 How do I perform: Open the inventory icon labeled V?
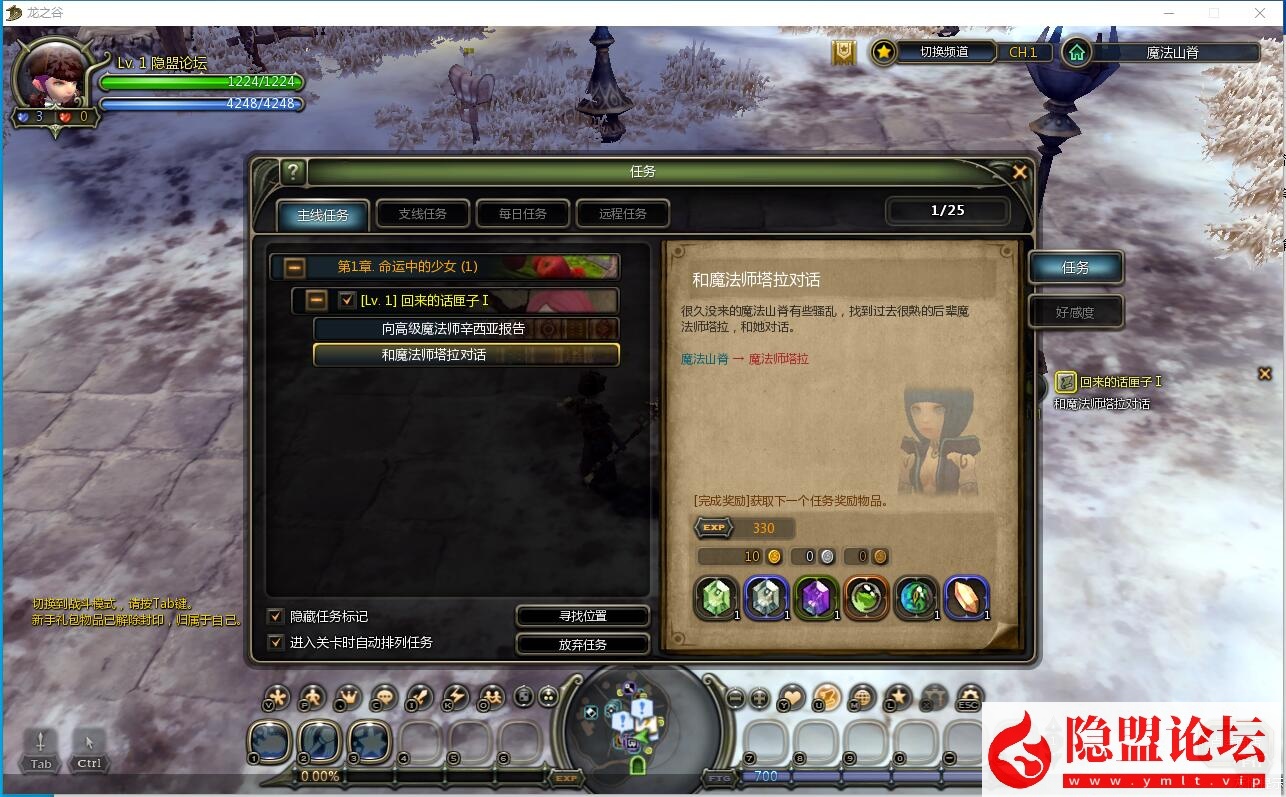276,697
